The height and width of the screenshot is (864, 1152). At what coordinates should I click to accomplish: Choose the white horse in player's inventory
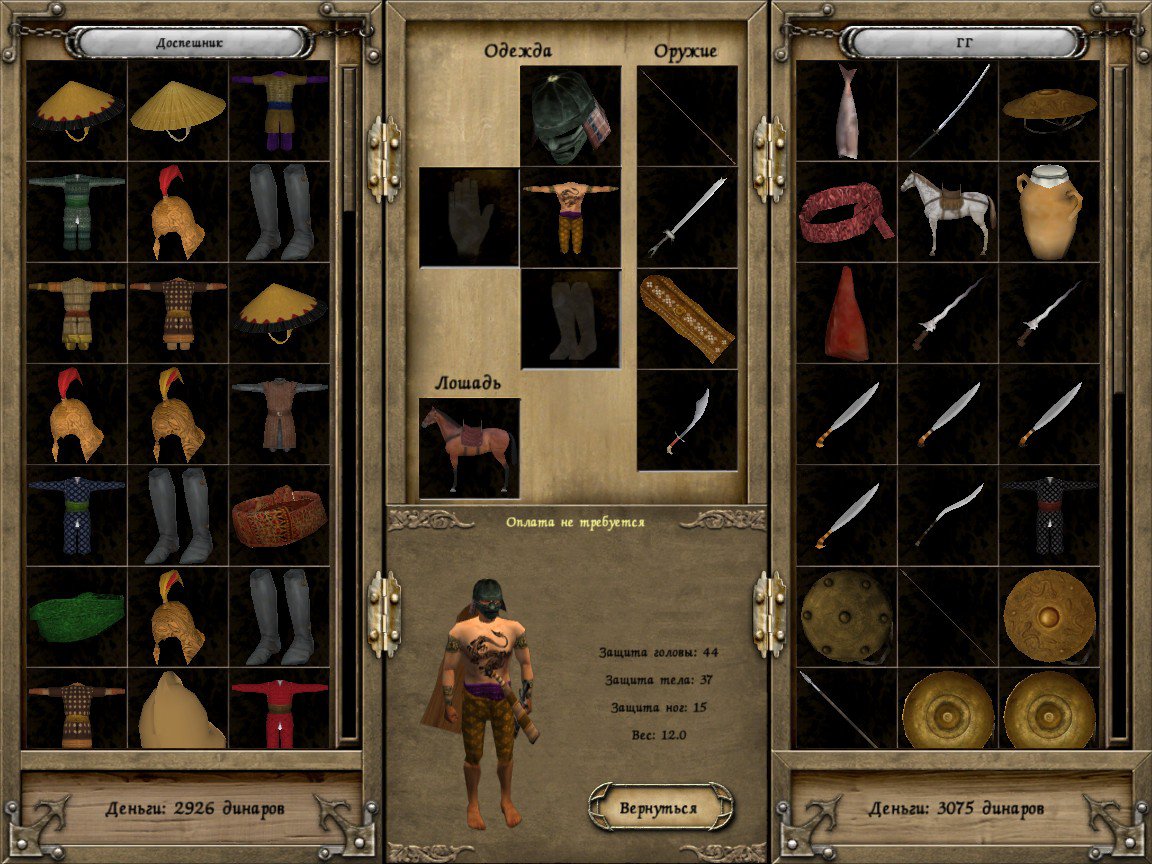tap(947, 212)
